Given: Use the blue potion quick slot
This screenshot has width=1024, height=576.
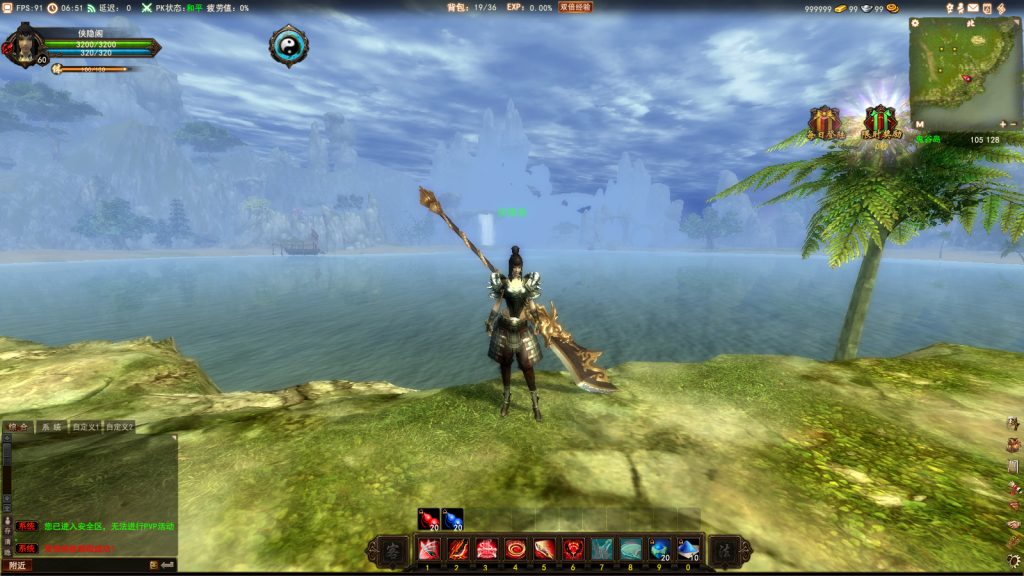Looking at the screenshot, I should 452,518.
